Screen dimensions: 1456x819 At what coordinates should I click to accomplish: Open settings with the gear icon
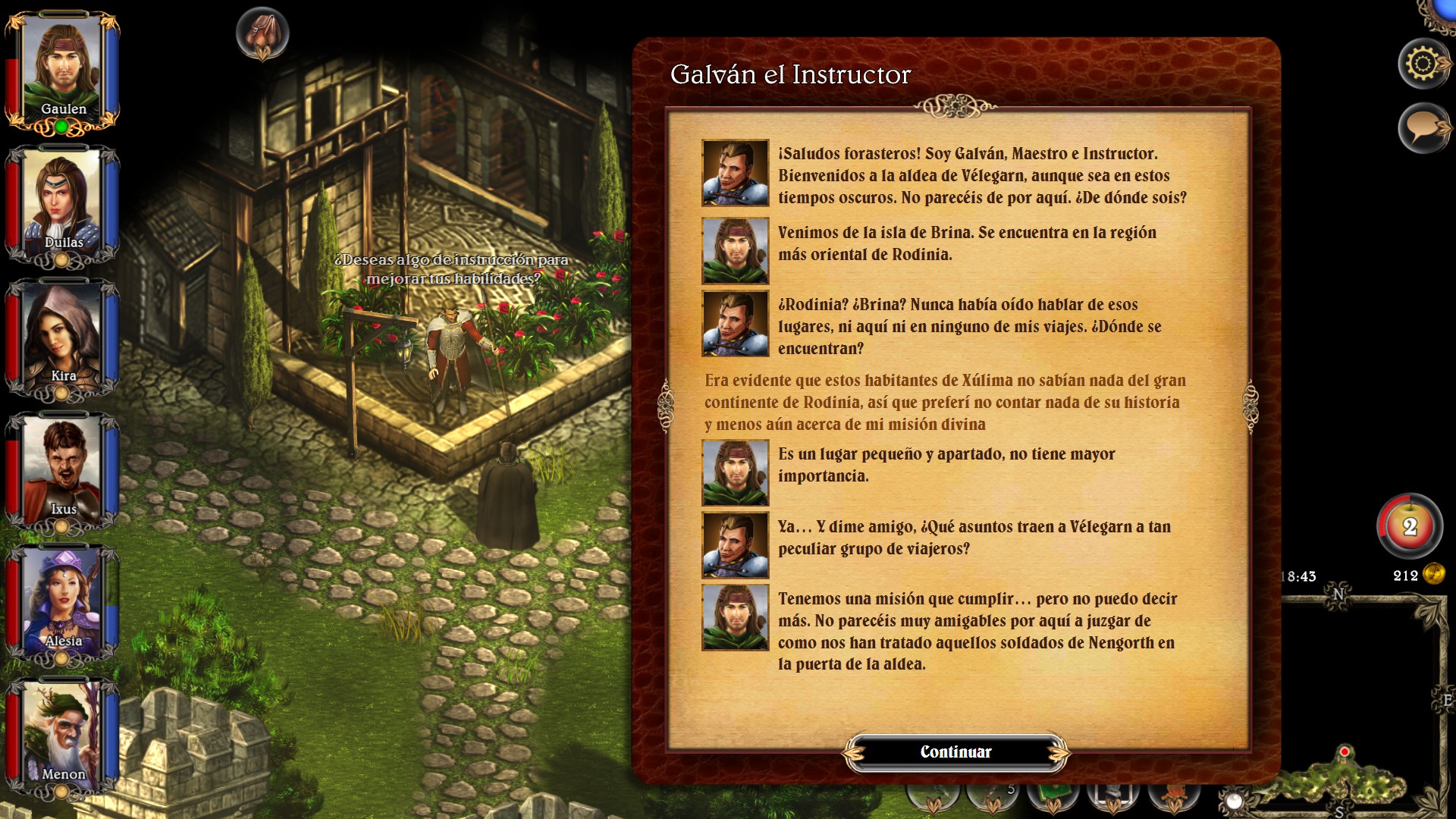(1423, 64)
